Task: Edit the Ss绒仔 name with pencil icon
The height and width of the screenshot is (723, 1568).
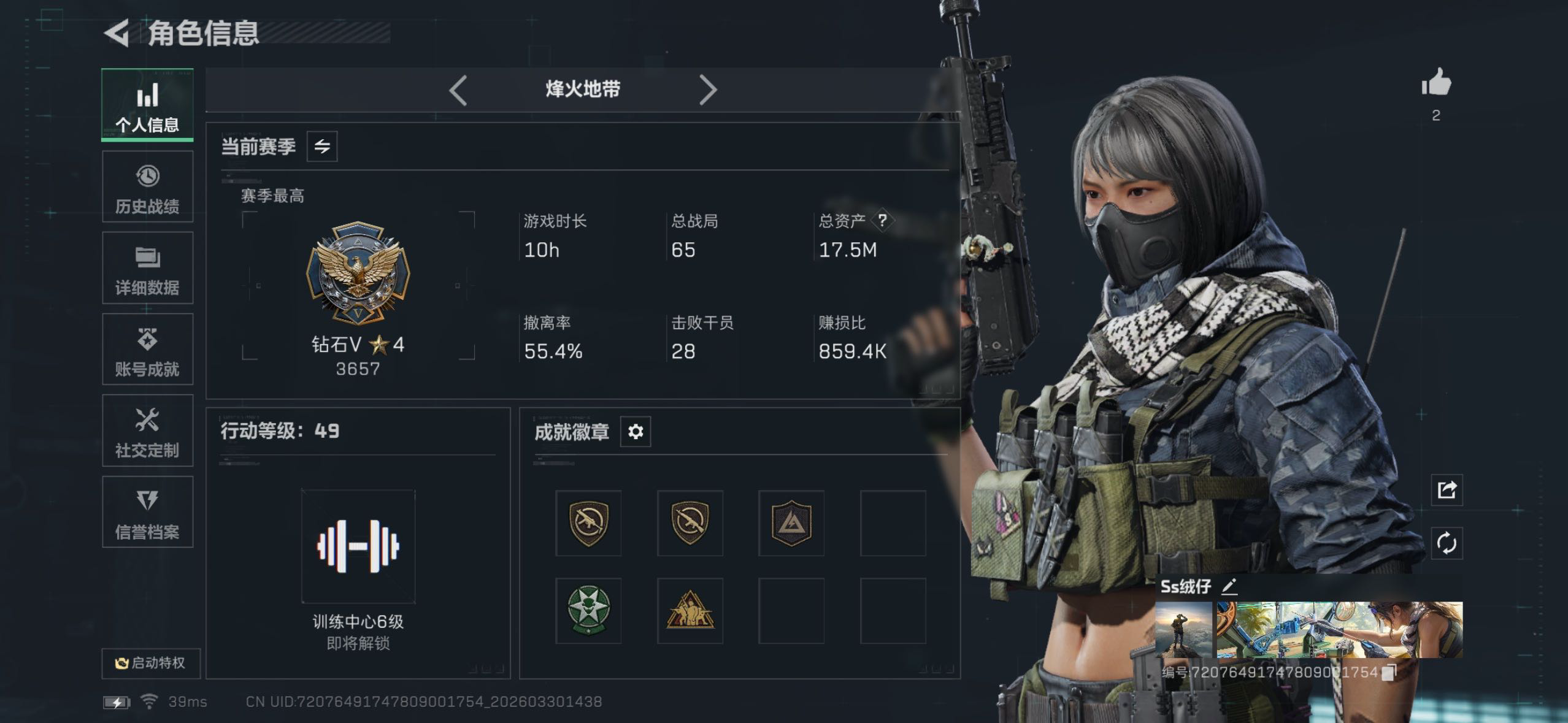Action: tap(1229, 587)
